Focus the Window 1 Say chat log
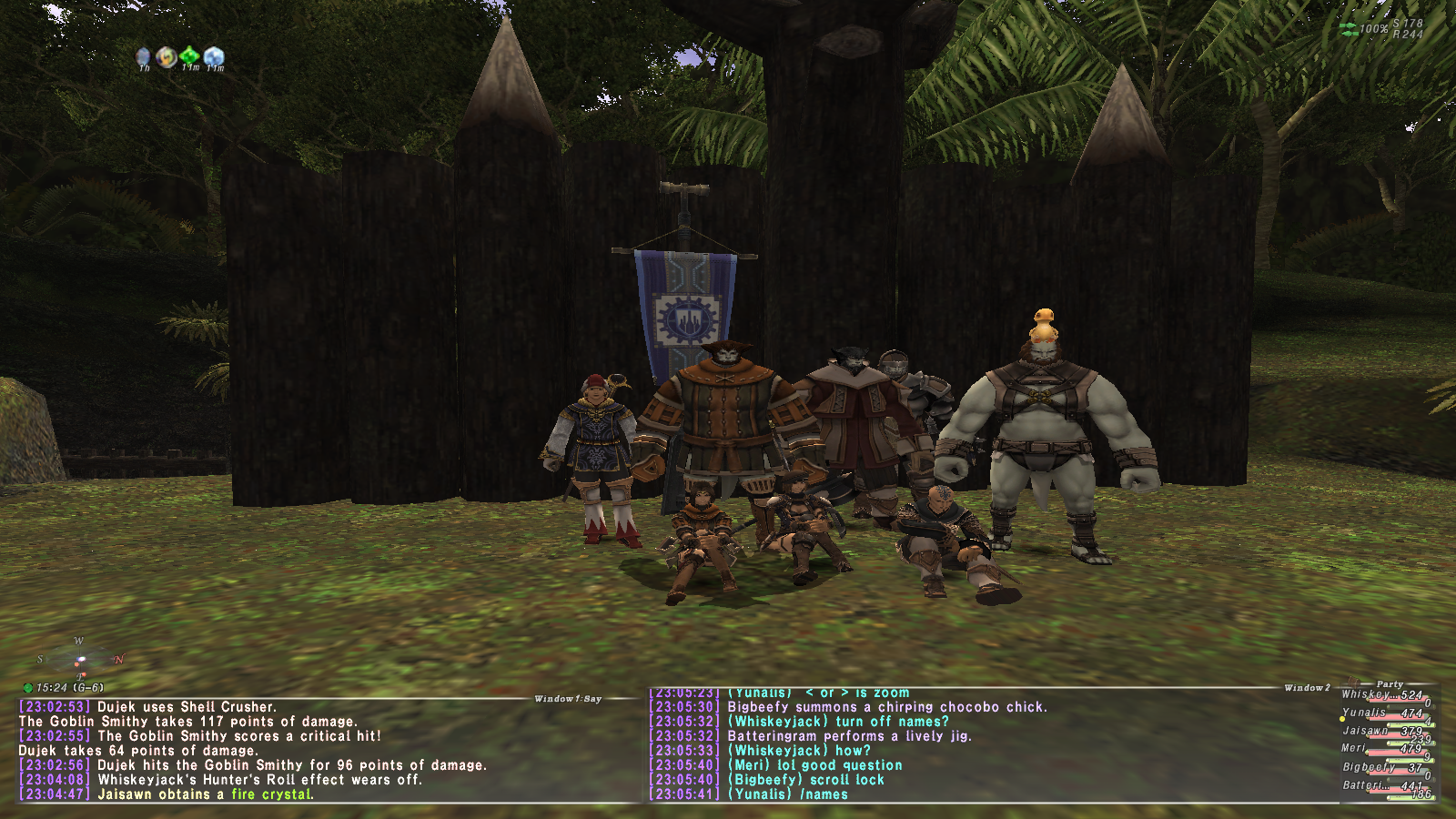Viewport: 1456px width, 819px height. 273,750
